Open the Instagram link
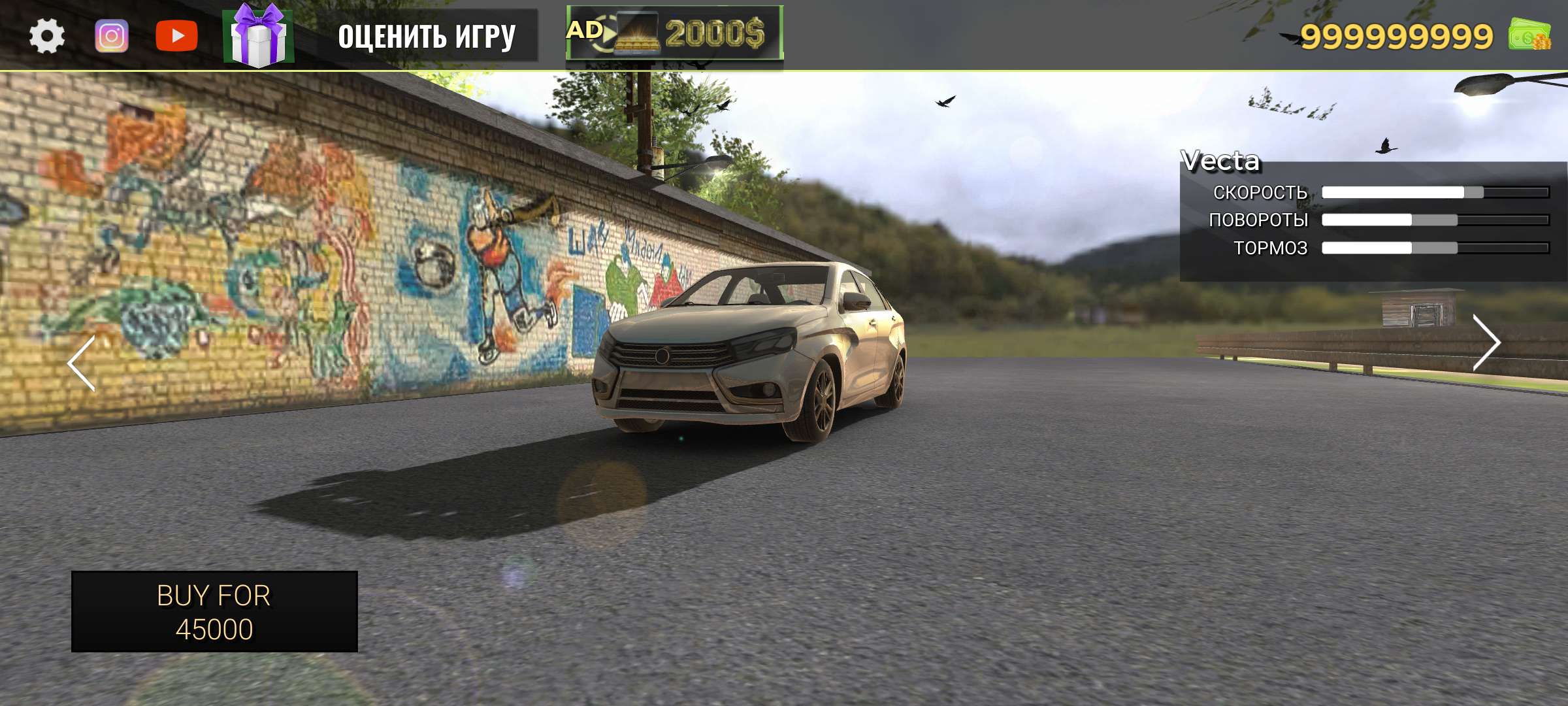The height and width of the screenshot is (706, 1568). pyautogui.click(x=112, y=36)
